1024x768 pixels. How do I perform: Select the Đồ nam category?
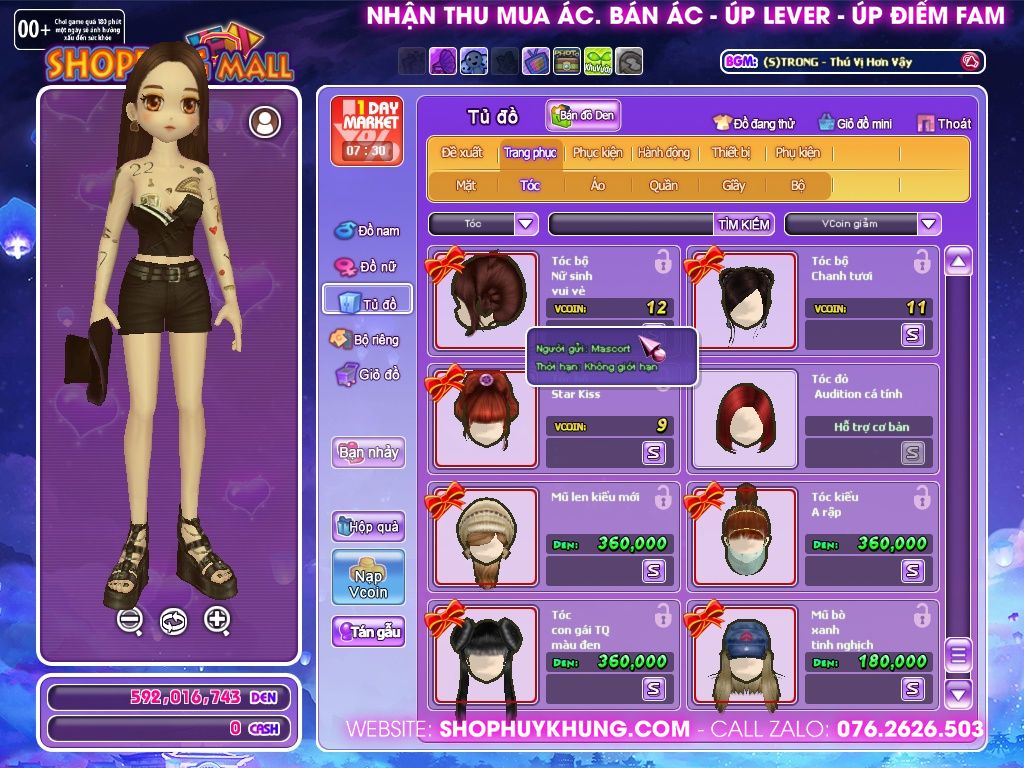tap(368, 230)
